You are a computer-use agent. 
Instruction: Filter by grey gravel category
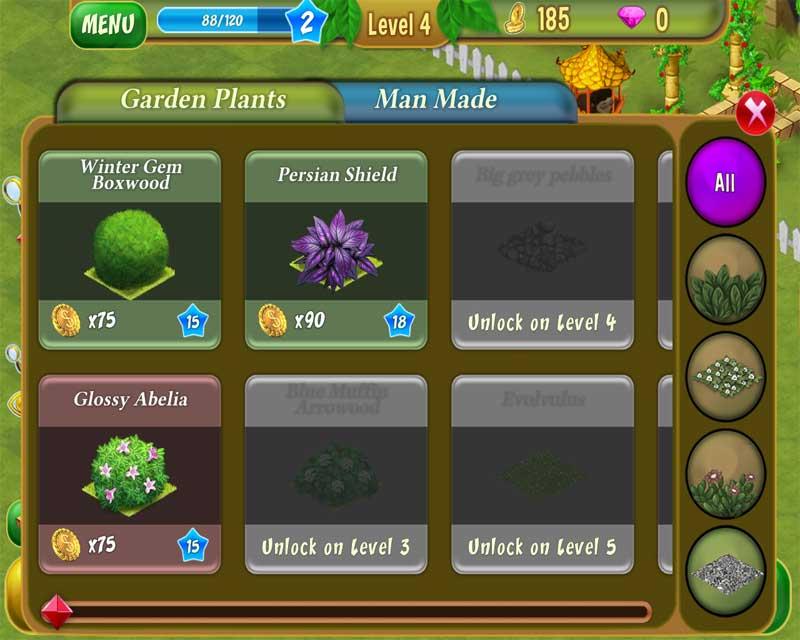pos(725,571)
